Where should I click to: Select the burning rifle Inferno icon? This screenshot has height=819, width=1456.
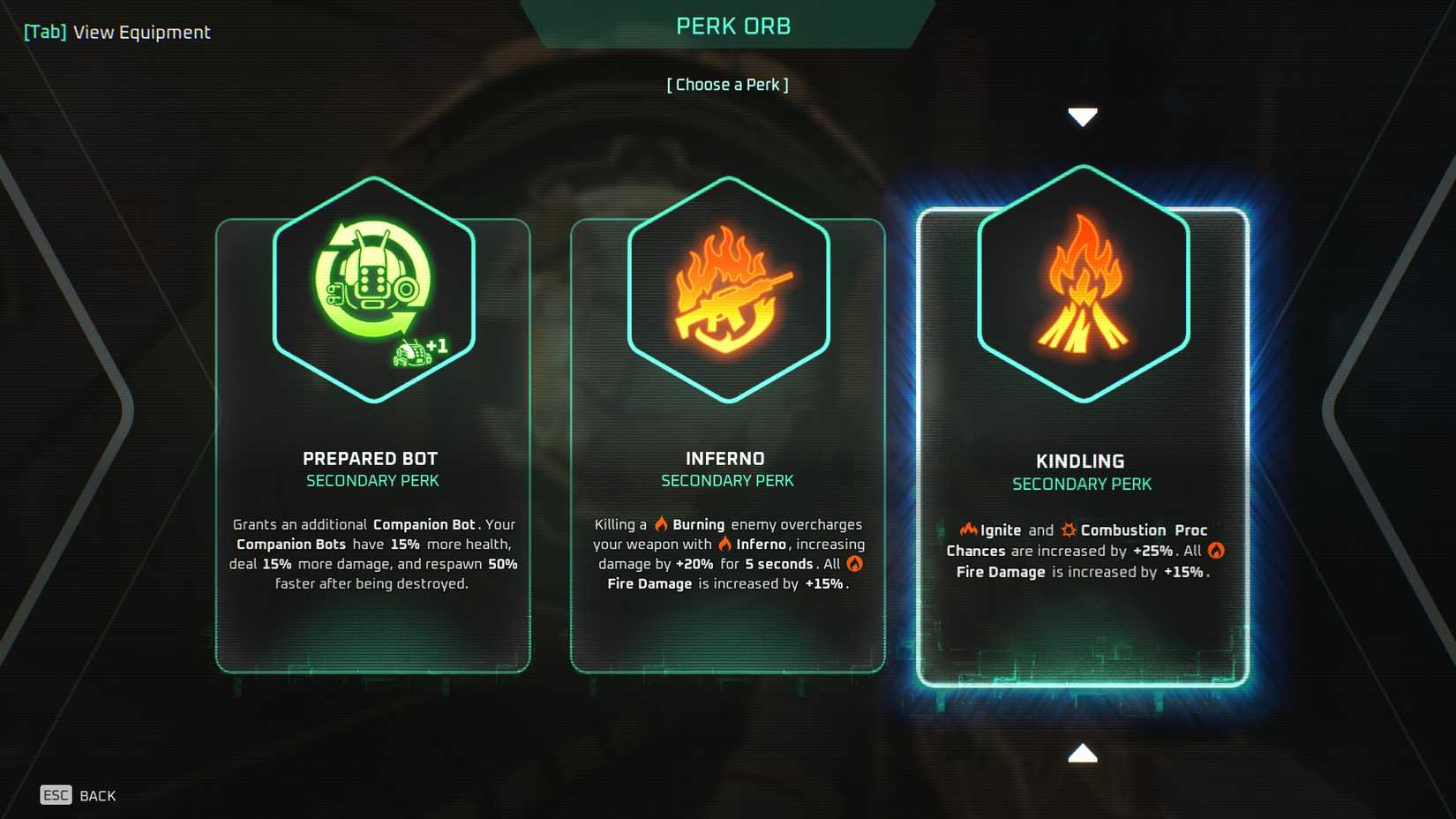727,289
